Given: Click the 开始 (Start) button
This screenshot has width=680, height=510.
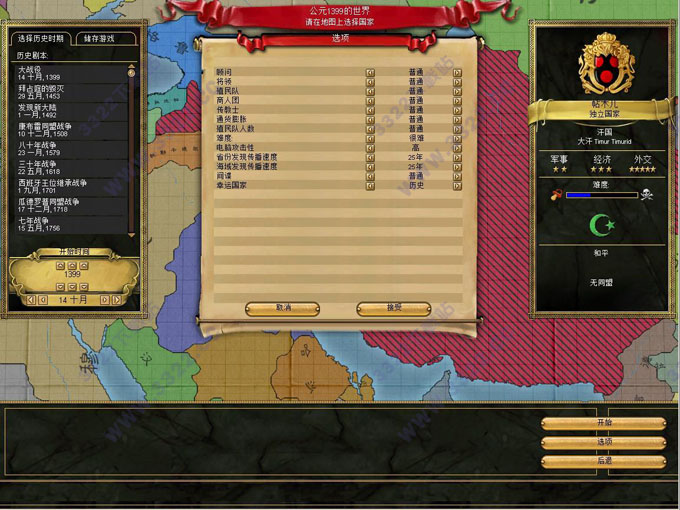Looking at the screenshot, I should pos(604,423).
